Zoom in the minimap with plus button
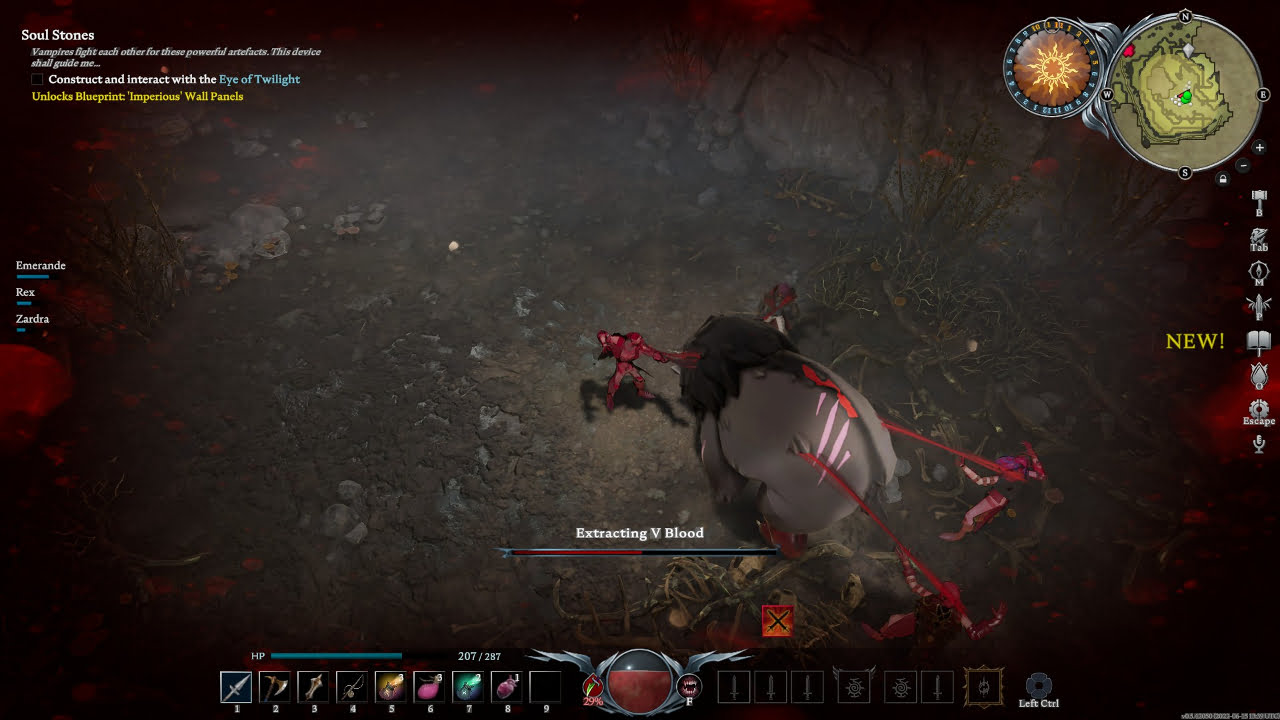Image resolution: width=1280 pixels, height=720 pixels. [1259, 148]
